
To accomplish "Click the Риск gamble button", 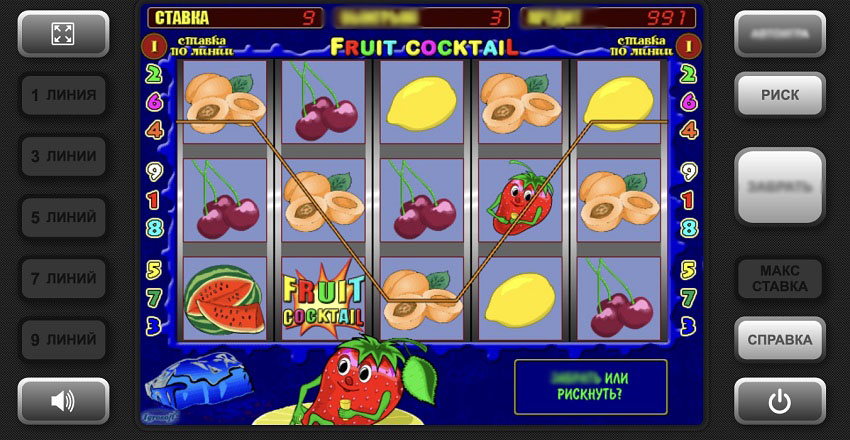I will [780, 95].
